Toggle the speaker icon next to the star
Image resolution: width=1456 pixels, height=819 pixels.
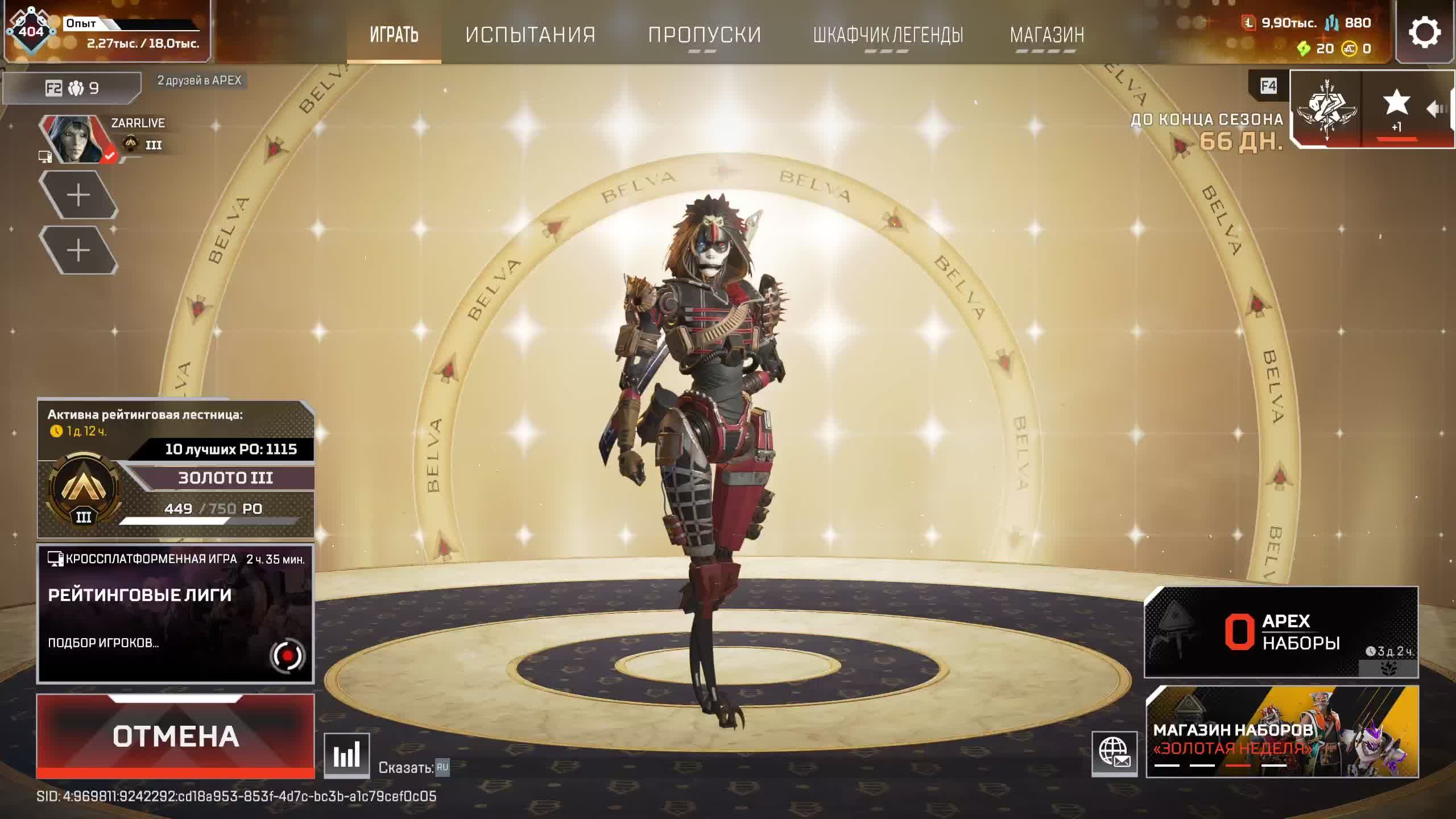1435,110
